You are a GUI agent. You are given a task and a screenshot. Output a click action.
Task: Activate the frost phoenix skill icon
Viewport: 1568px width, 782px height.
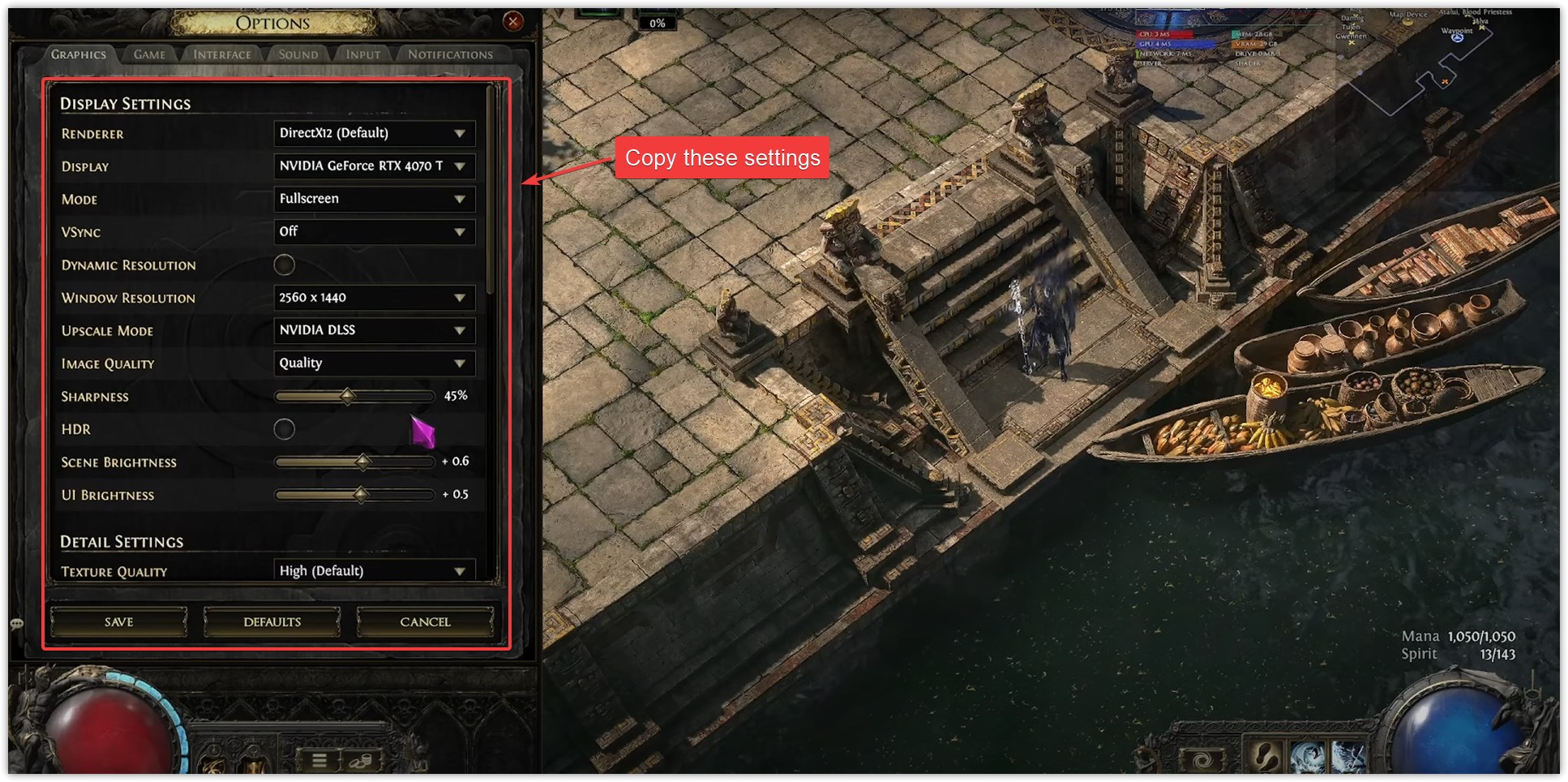coord(1307,757)
